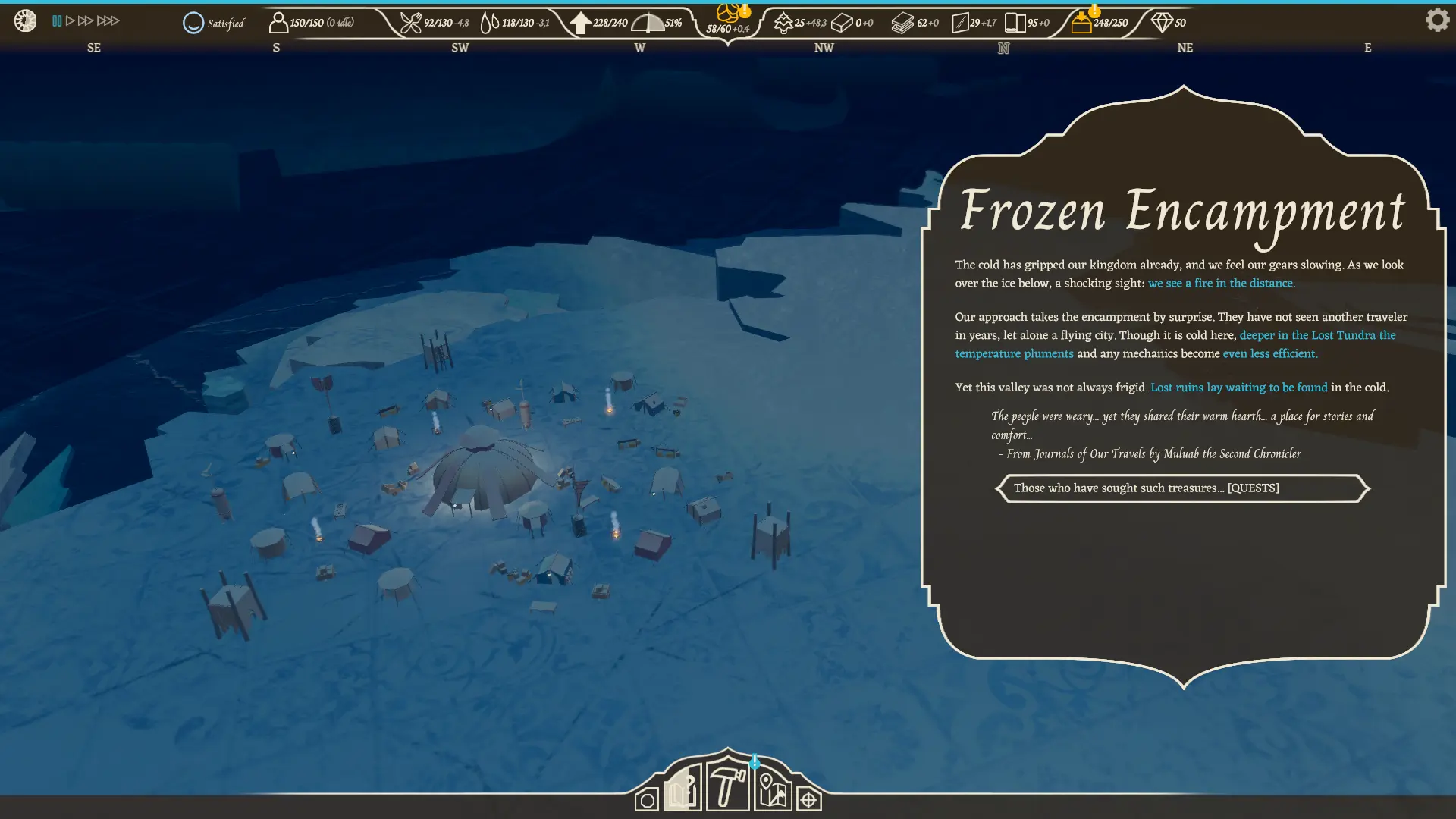The width and height of the screenshot is (1456, 819).
Task: Follow the 'even less efficient' link
Action: click(1269, 354)
